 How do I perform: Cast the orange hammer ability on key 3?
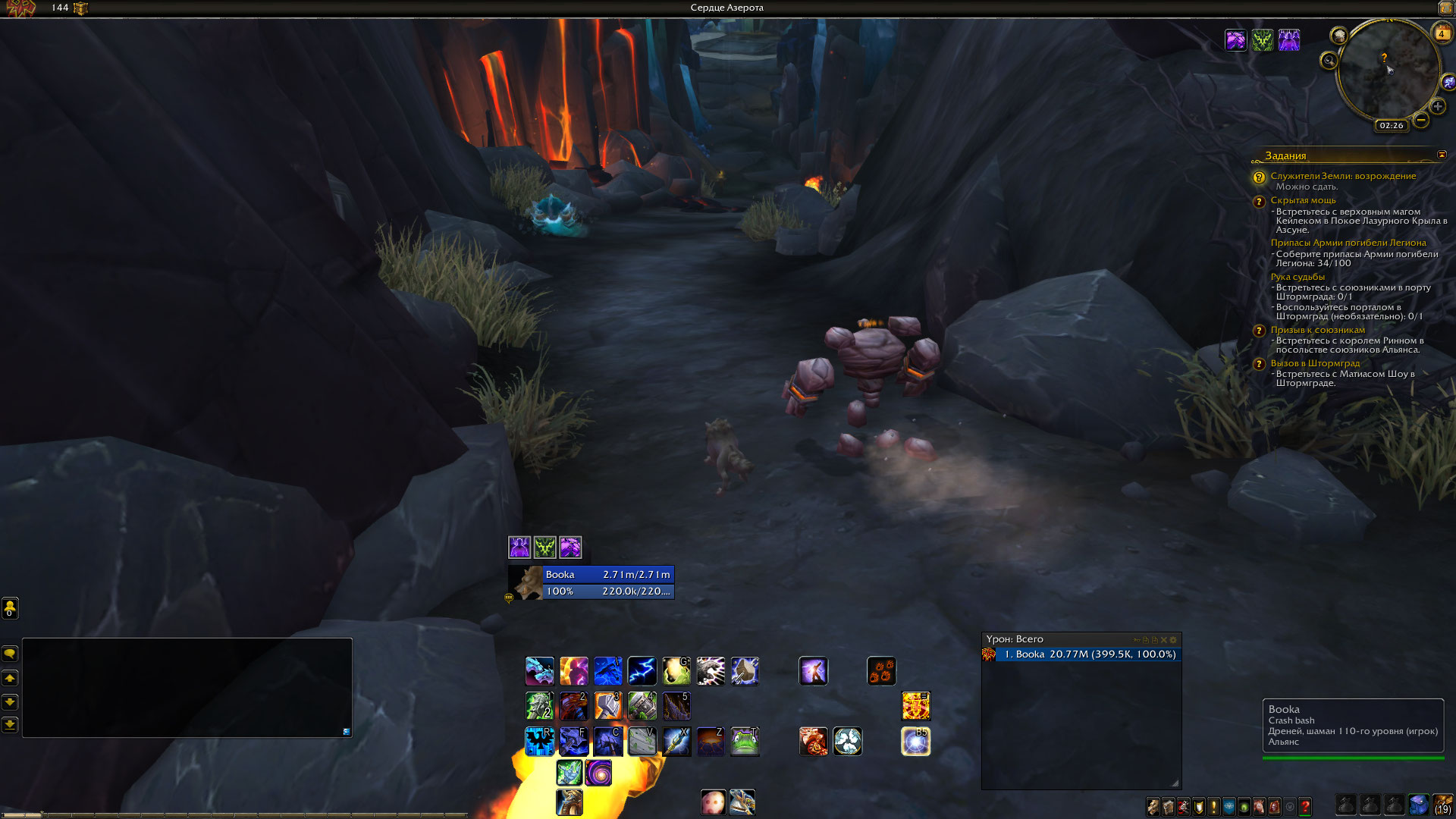click(x=607, y=706)
